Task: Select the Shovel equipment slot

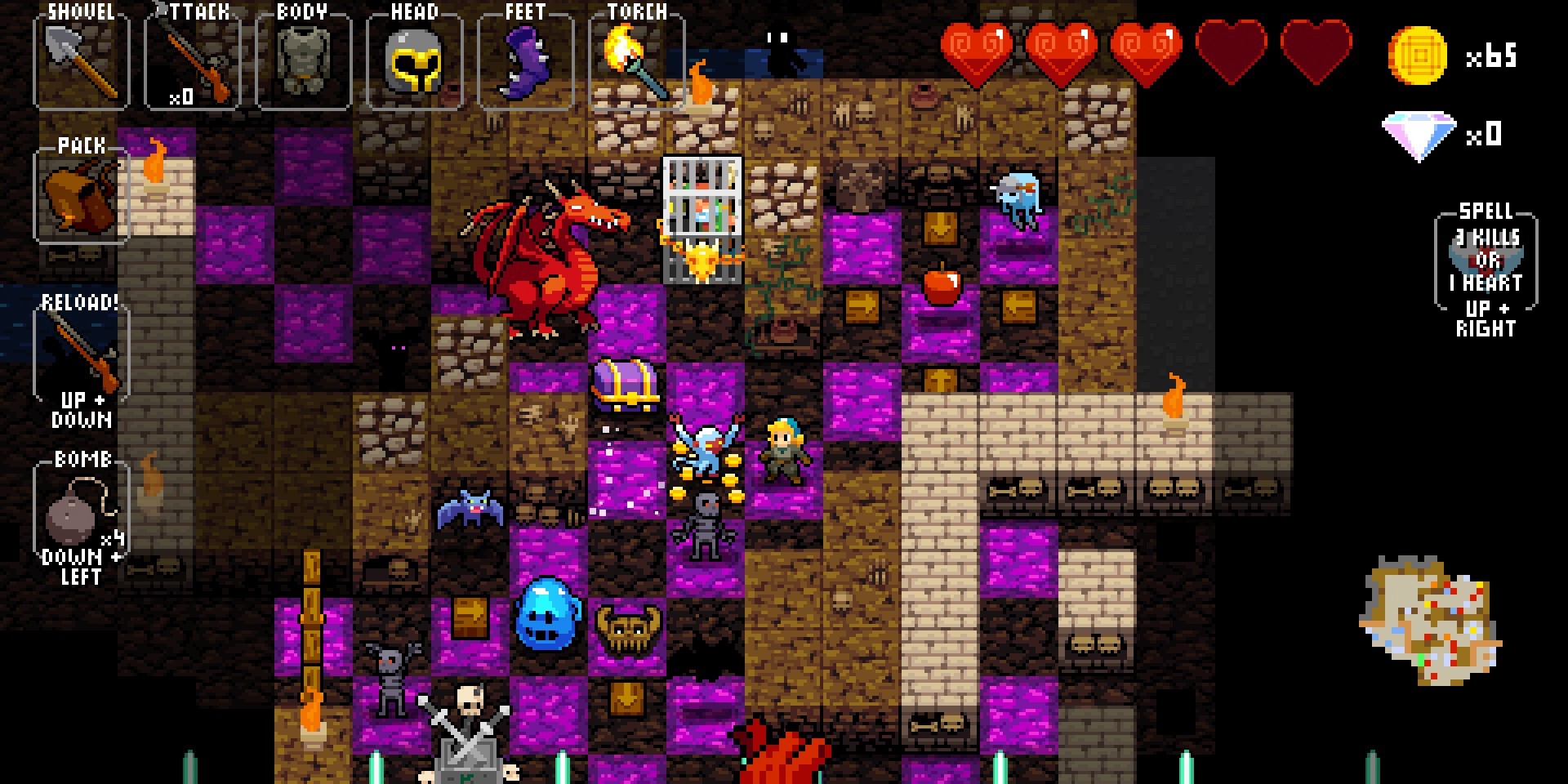Action: pyautogui.click(x=81, y=60)
